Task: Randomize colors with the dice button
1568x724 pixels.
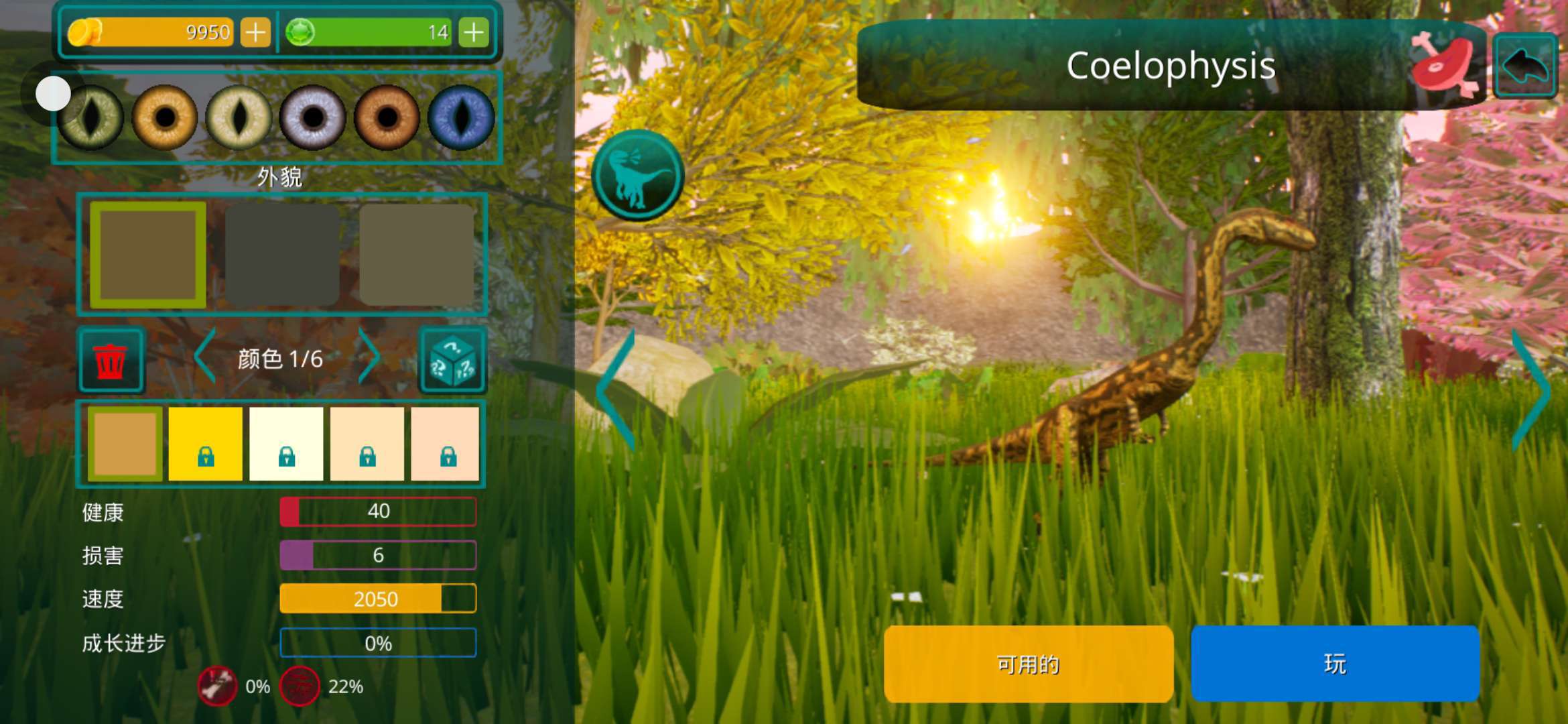Action: pos(452,361)
